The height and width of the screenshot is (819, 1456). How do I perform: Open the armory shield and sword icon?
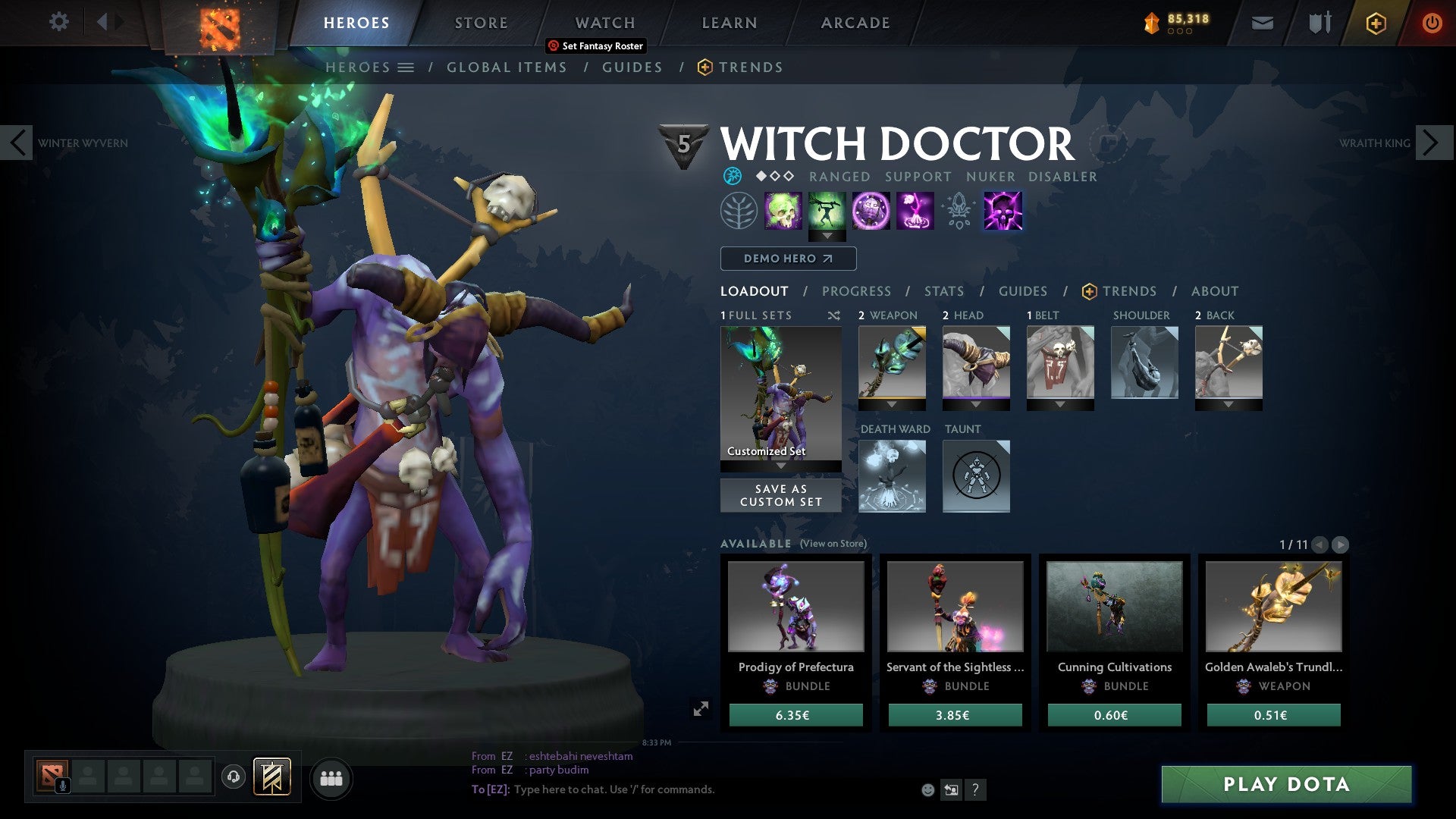coord(1318,23)
